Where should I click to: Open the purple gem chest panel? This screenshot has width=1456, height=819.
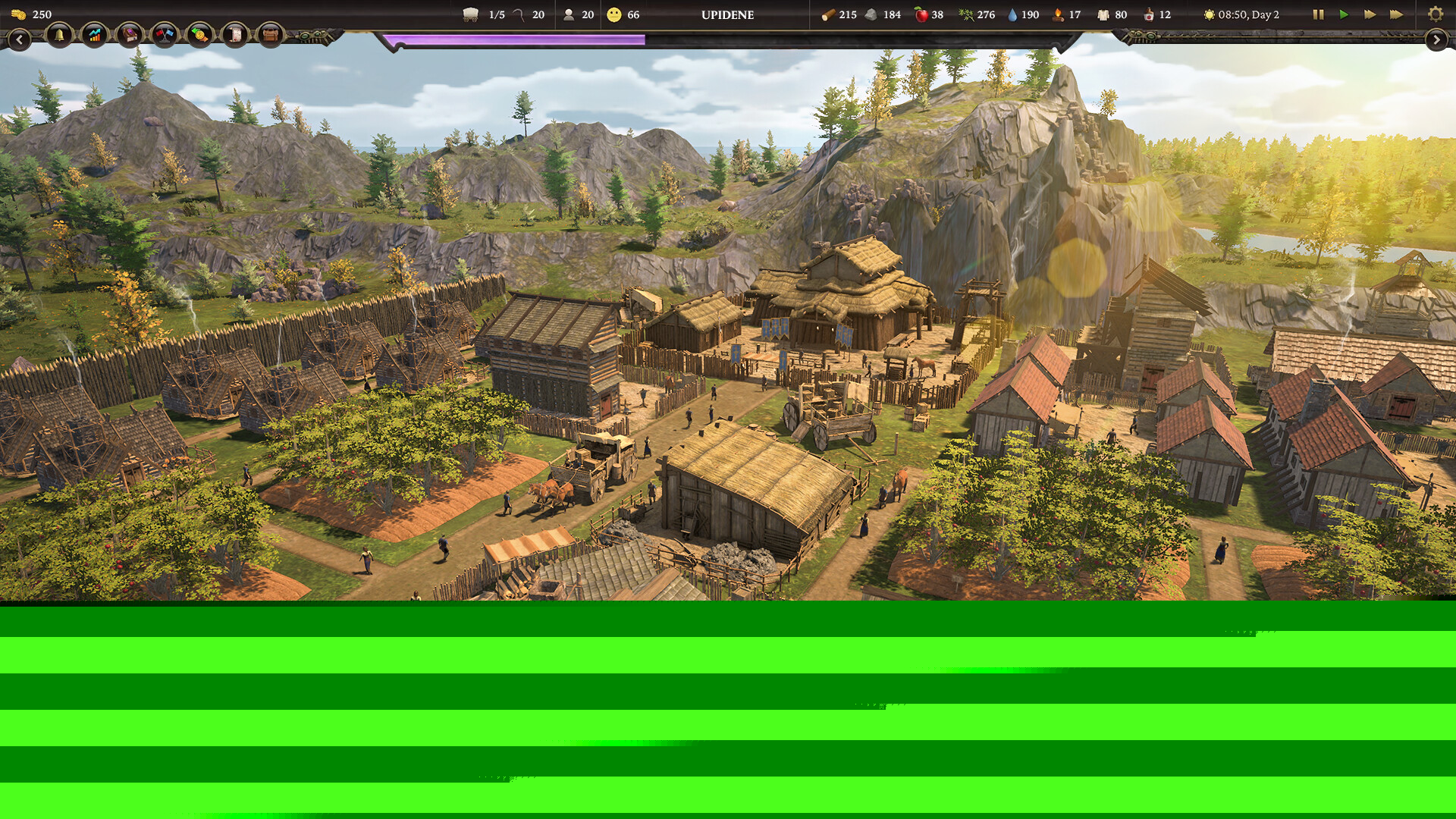click(130, 35)
